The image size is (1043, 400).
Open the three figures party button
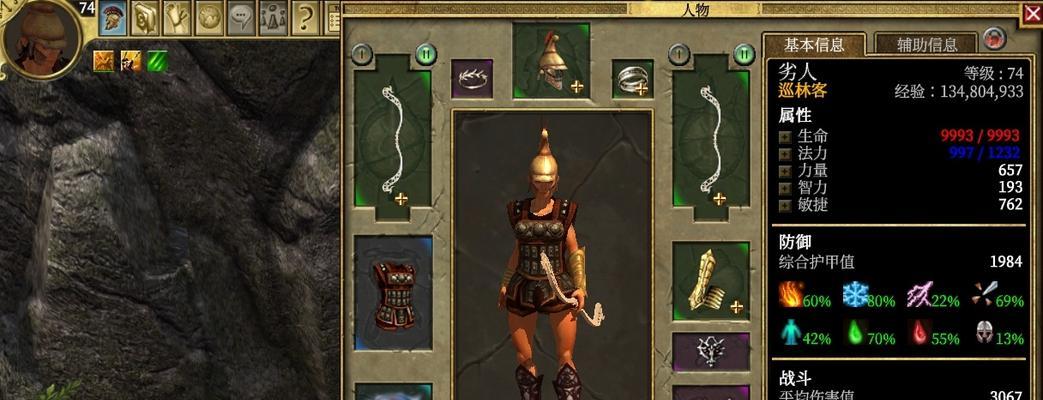[273, 16]
